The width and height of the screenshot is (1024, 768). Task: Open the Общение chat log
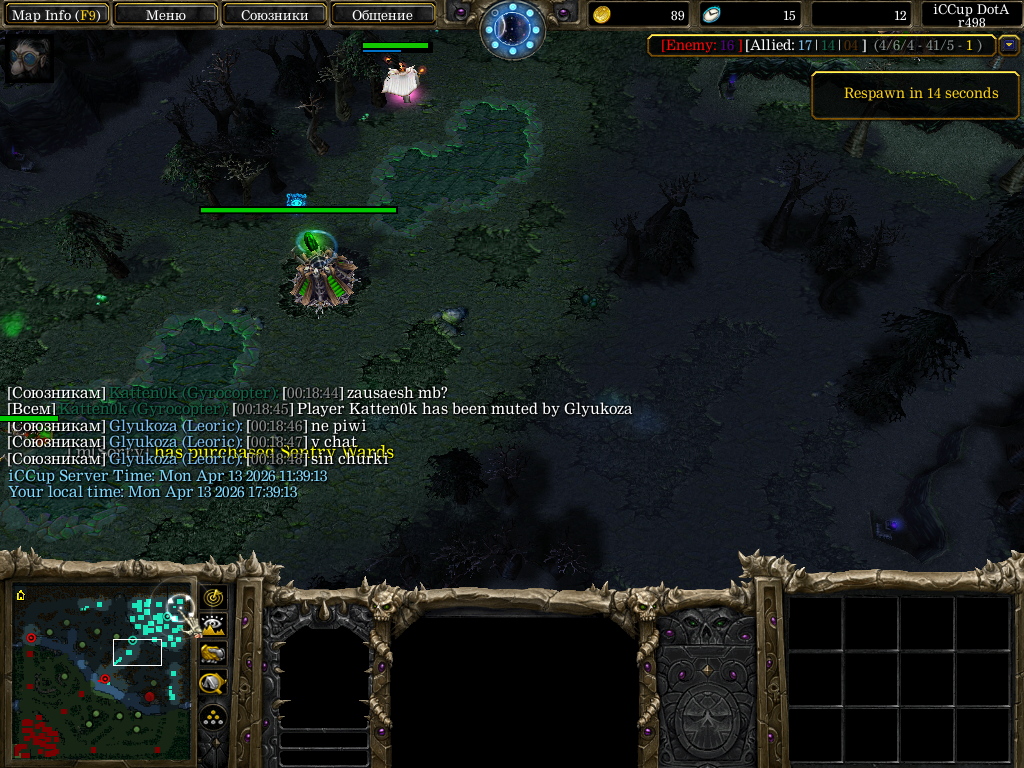[382, 15]
